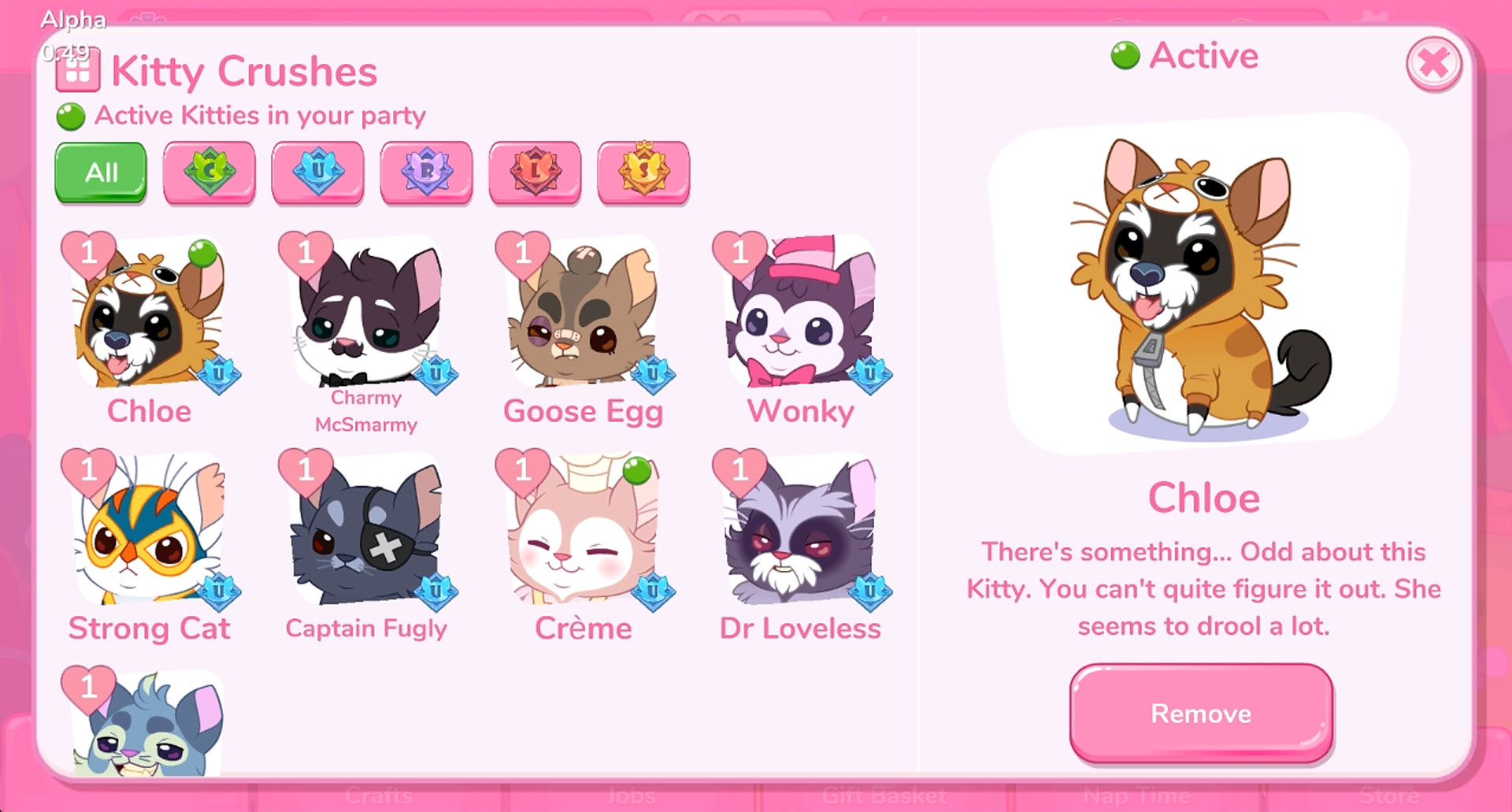
Task: Select the All filter button
Action: click(100, 172)
